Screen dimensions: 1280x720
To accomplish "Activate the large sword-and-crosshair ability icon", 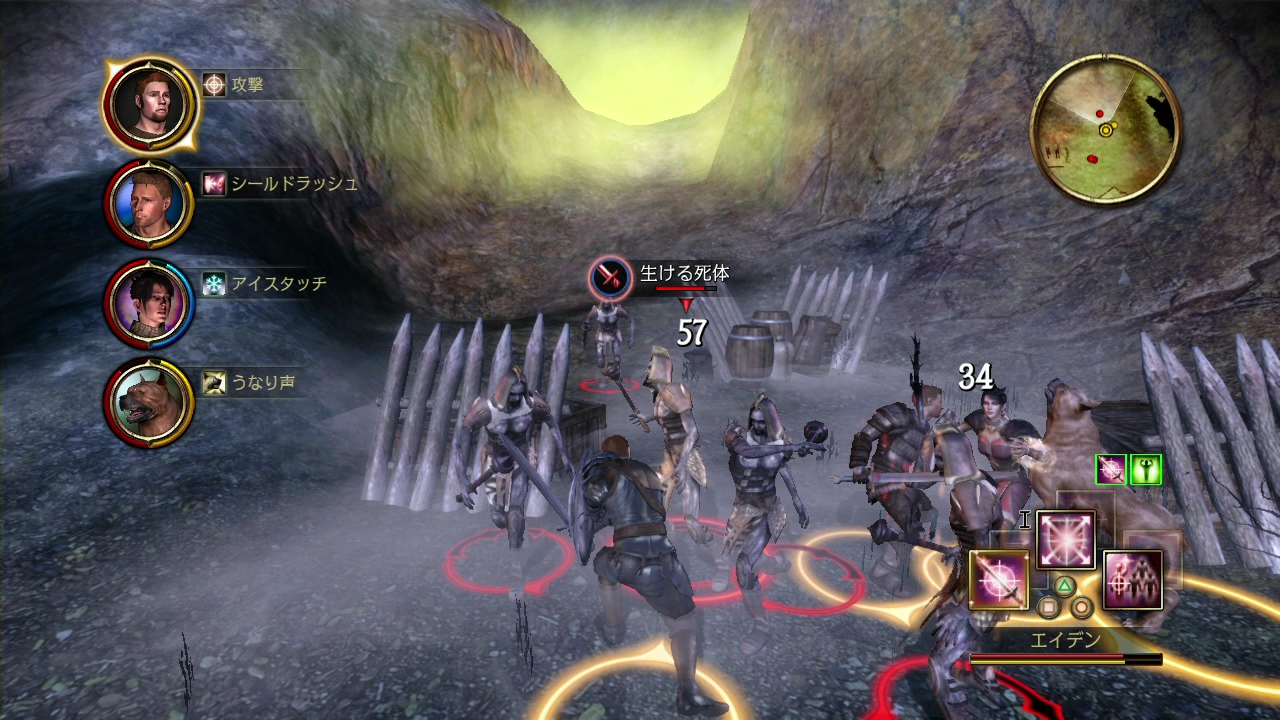I will click(x=999, y=580).
